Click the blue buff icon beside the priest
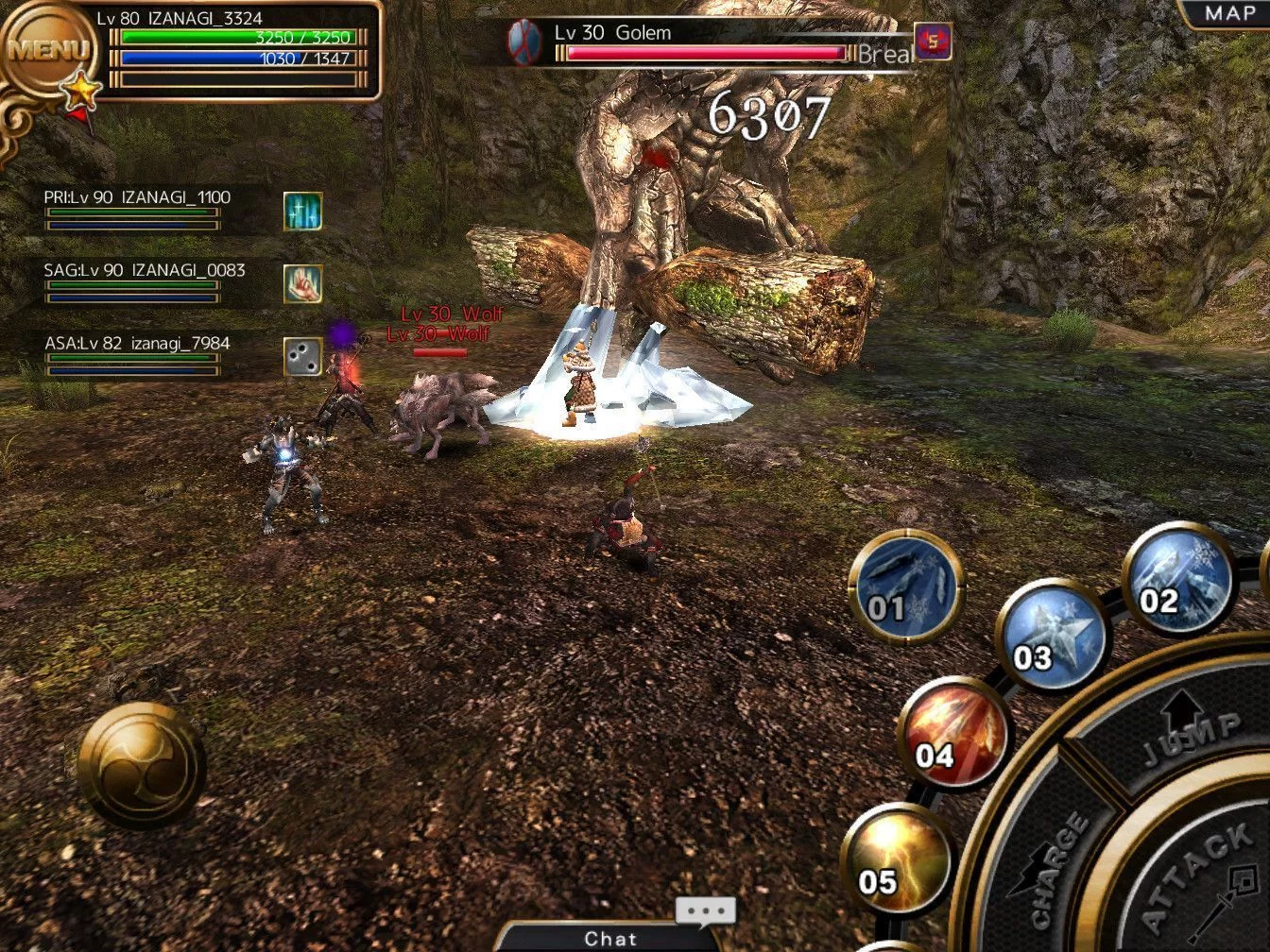 [x=302, y=211]
